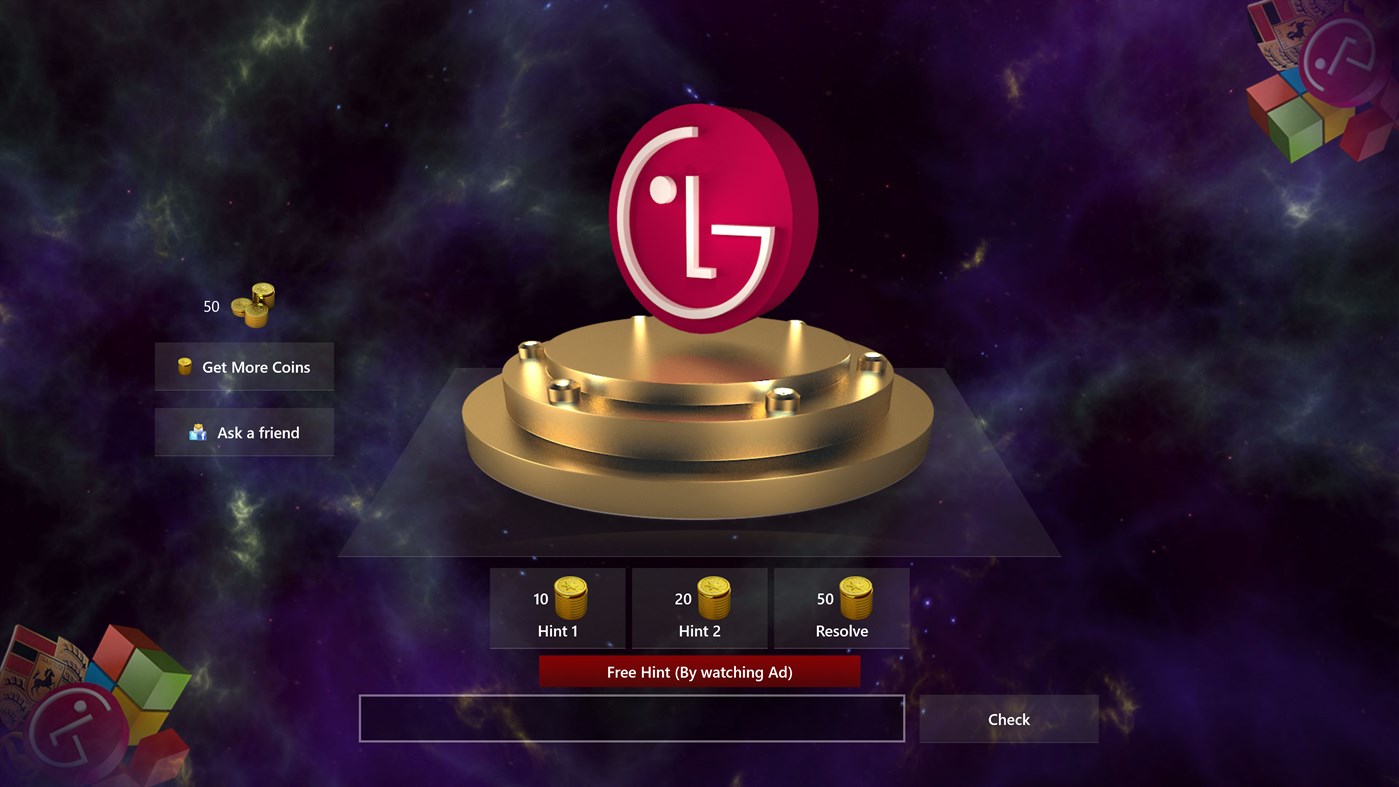Open Get More Coins

pos(244,366)
